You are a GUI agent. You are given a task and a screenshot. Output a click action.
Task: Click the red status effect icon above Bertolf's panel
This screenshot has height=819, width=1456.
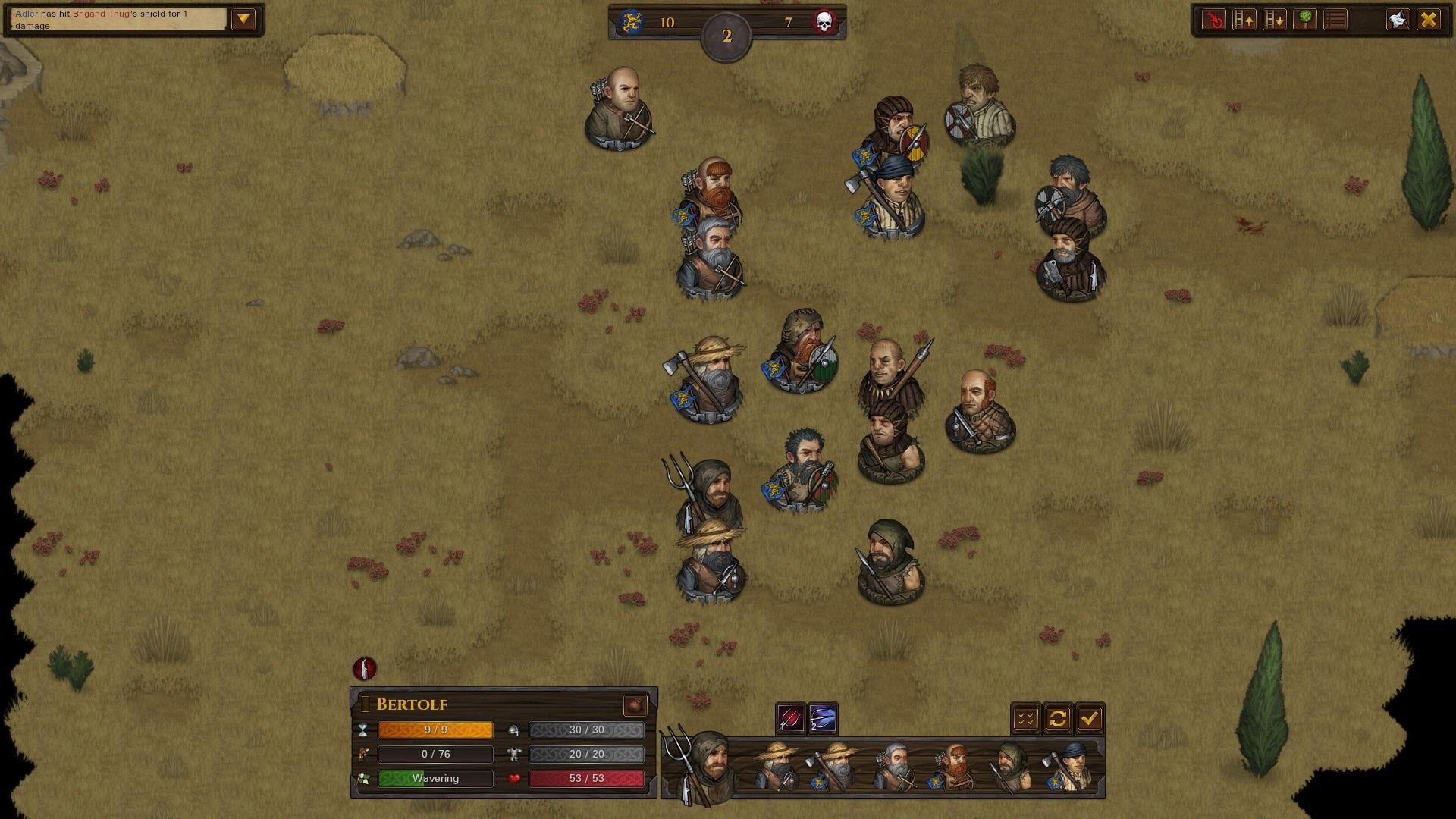pos(365,669)
